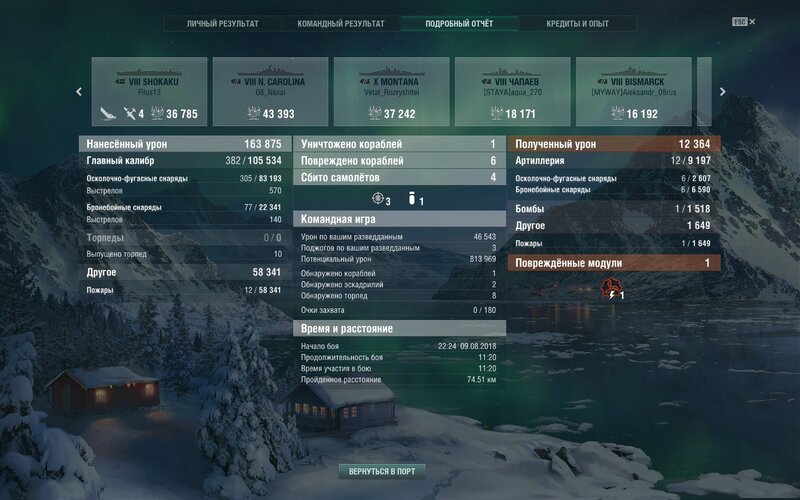Switch to the Личный результат tab
This screenshot has width=800, height=500.
222,23
